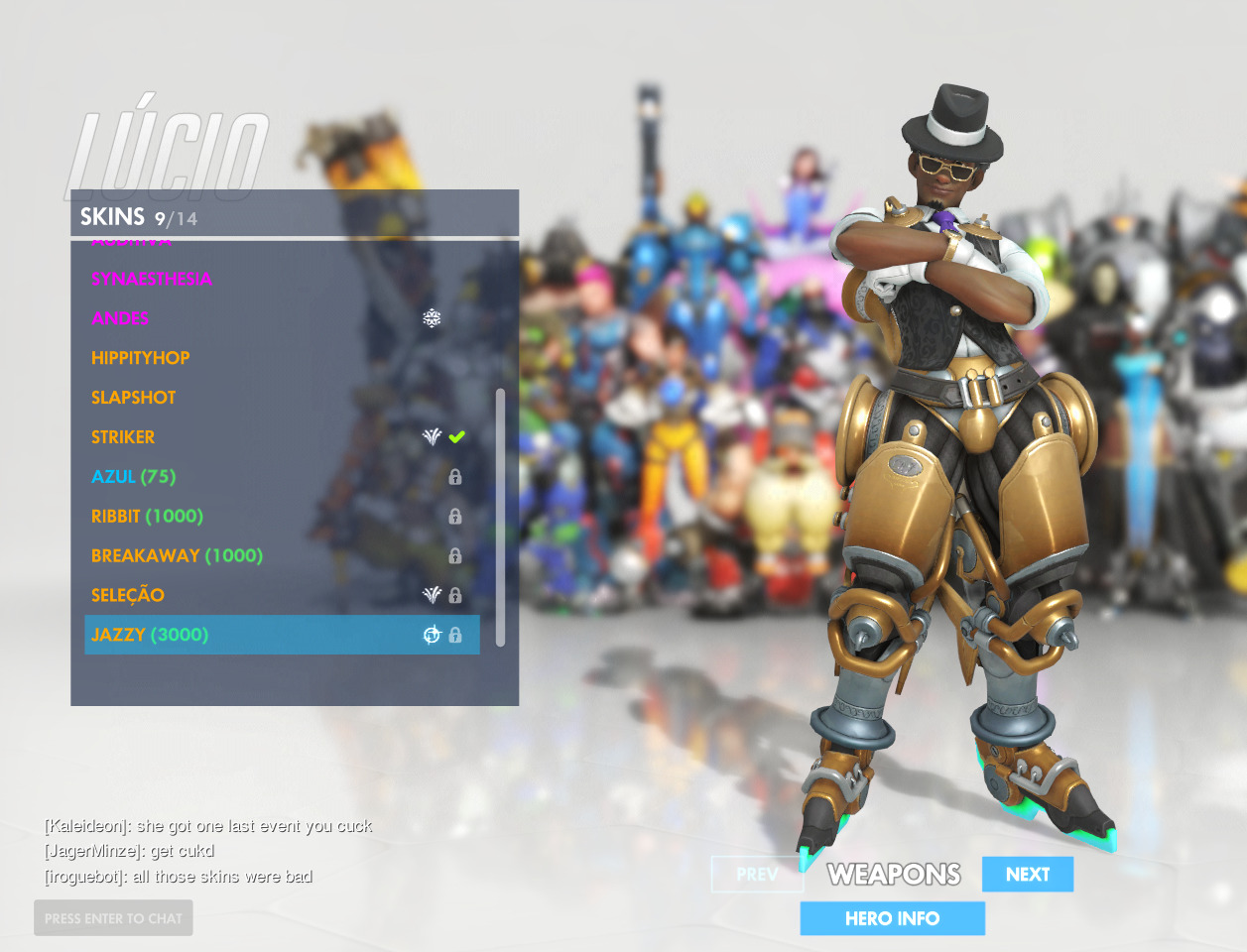Select the Ribbit skin row
Image resolution: width=1247 pixels, height=952 pixels.
tap(147, 517)
